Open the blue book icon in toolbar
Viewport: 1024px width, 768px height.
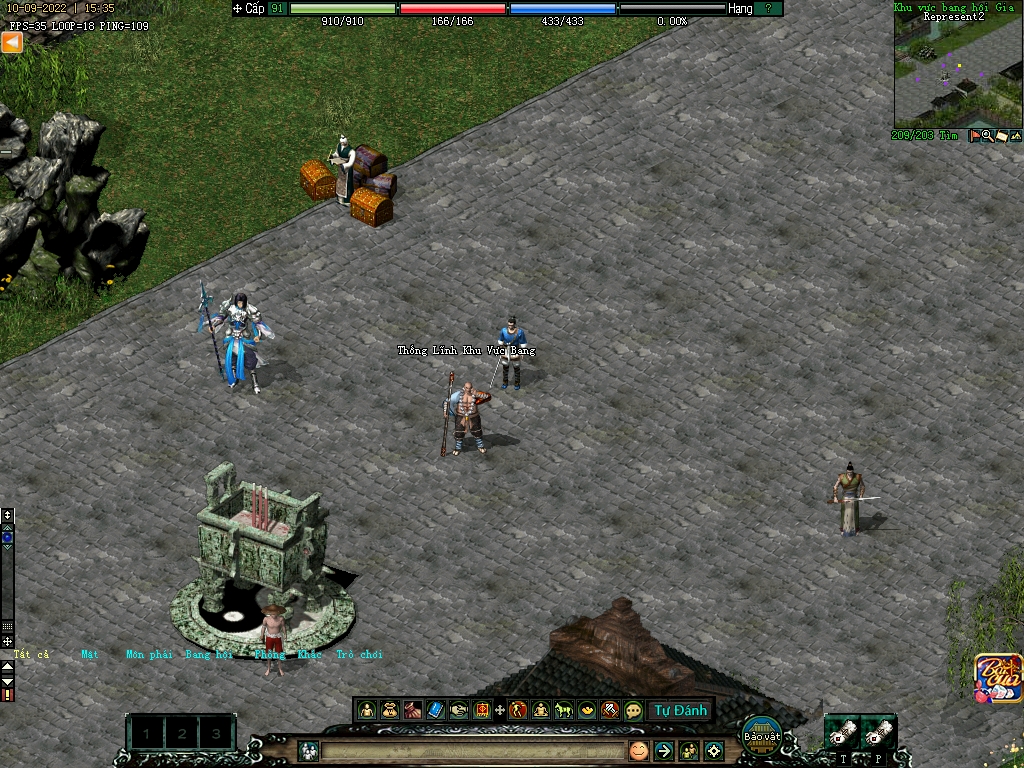[435, 710]
